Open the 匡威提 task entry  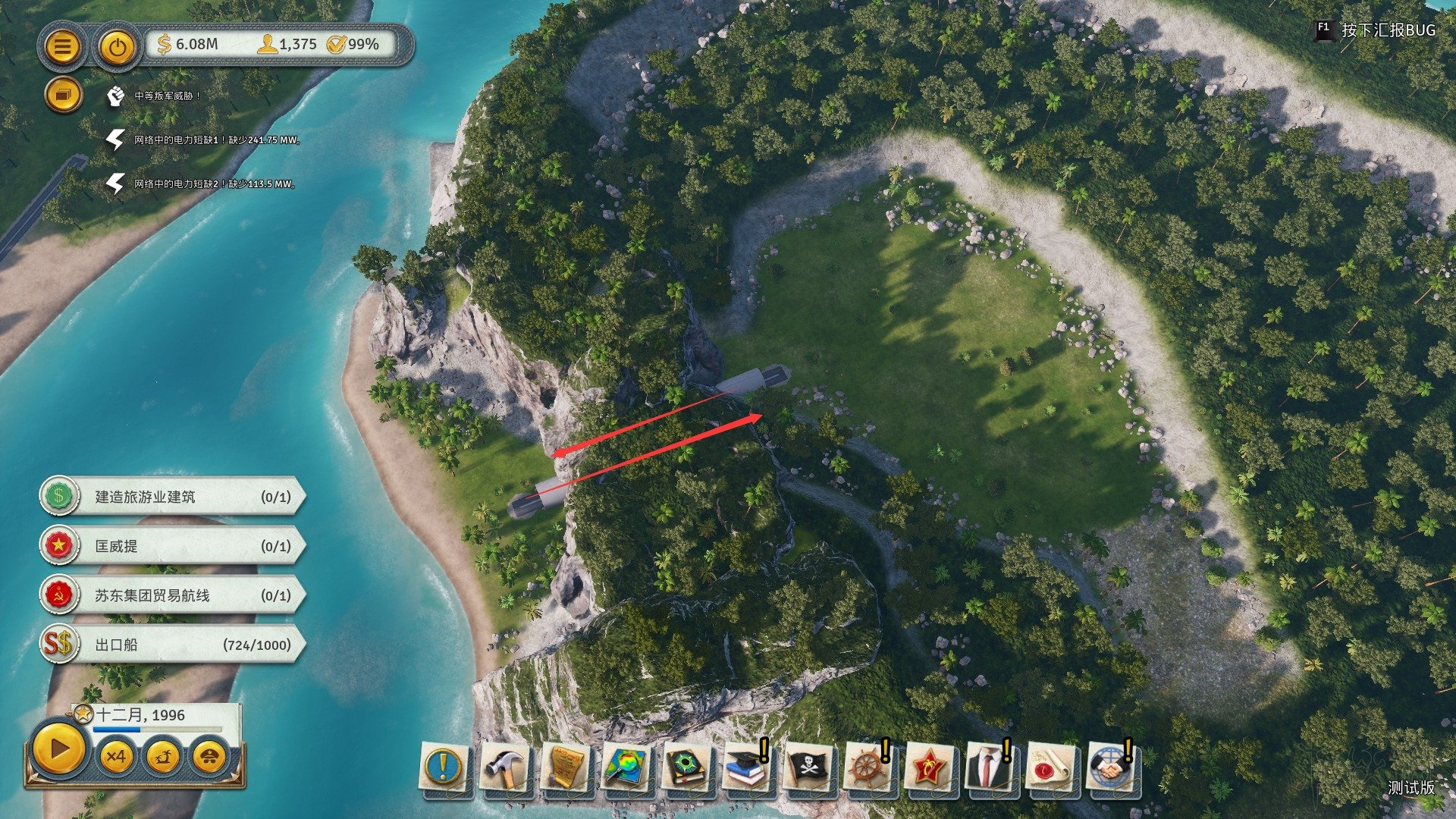point(173,546)
